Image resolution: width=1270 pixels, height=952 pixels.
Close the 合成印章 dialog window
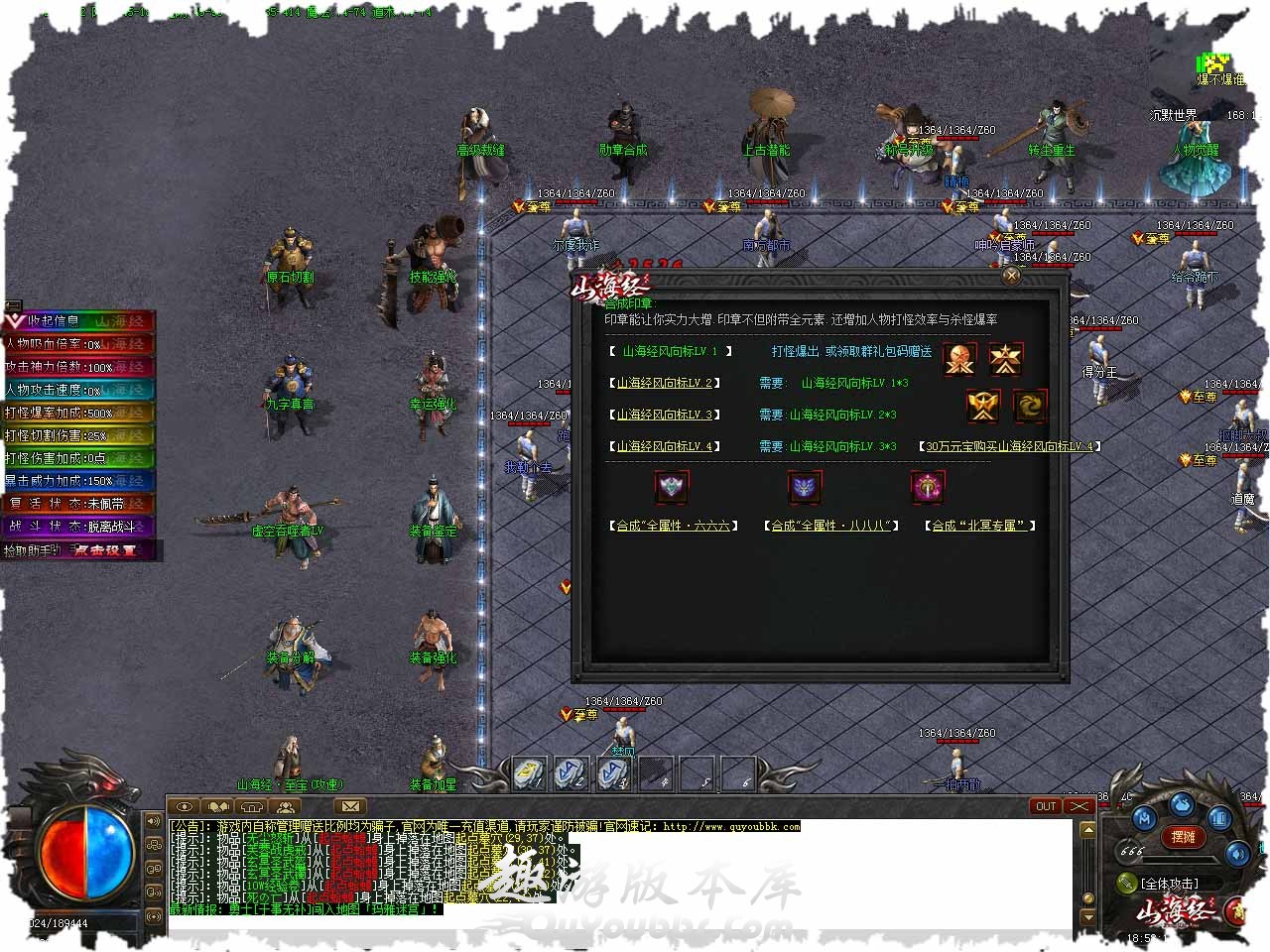pyautogui.click(x=1011, y=276)
